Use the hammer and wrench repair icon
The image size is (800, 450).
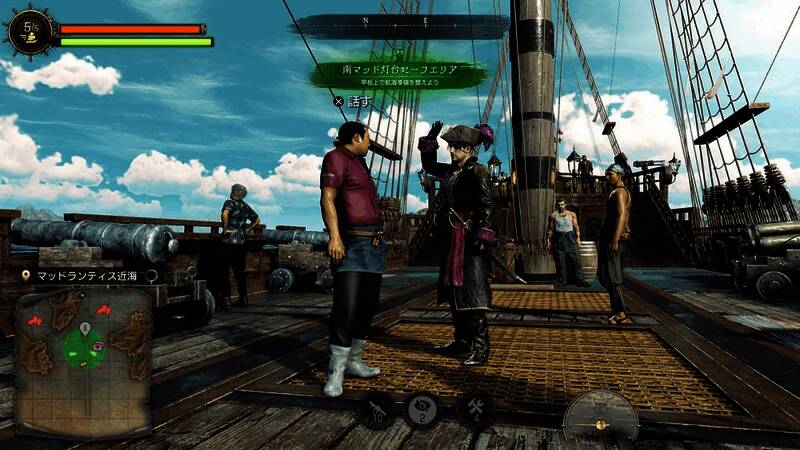tap(474, 409)
